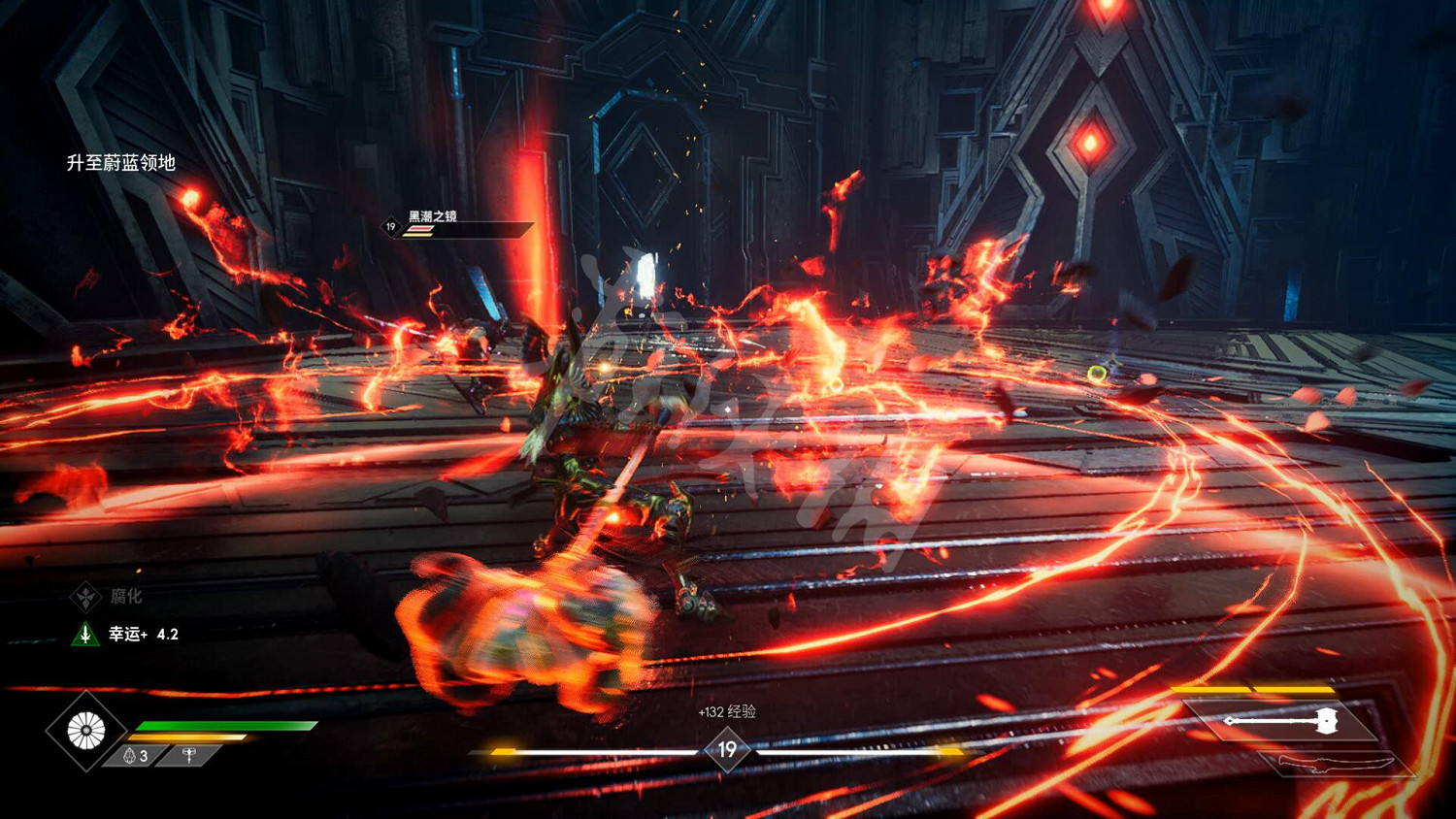Use the crystal consumable slot showing 3
1456x819 pixels.
[136, 756]
